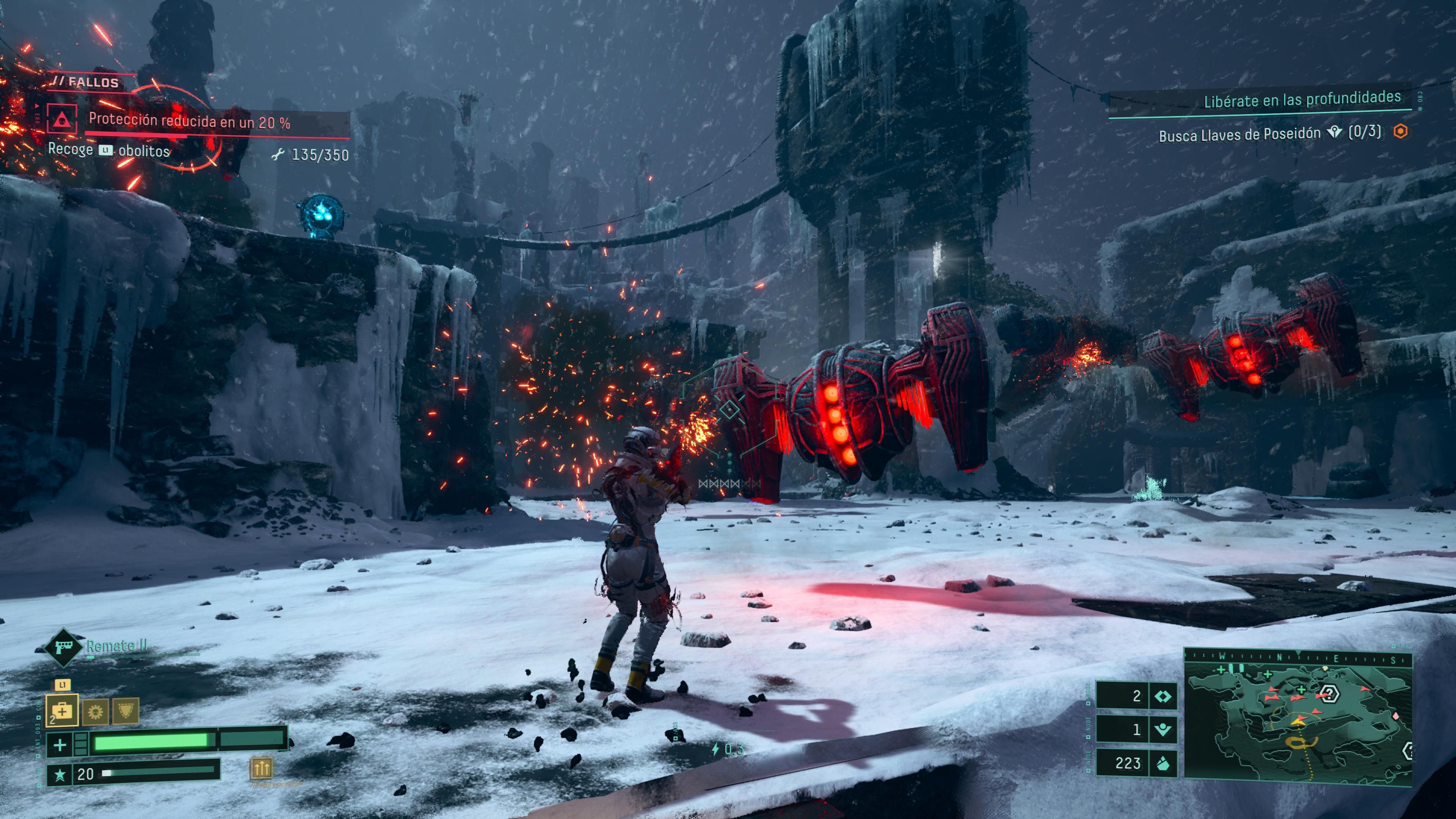Click the diamond resource icon showing 2

click(x=1163, y=696)
